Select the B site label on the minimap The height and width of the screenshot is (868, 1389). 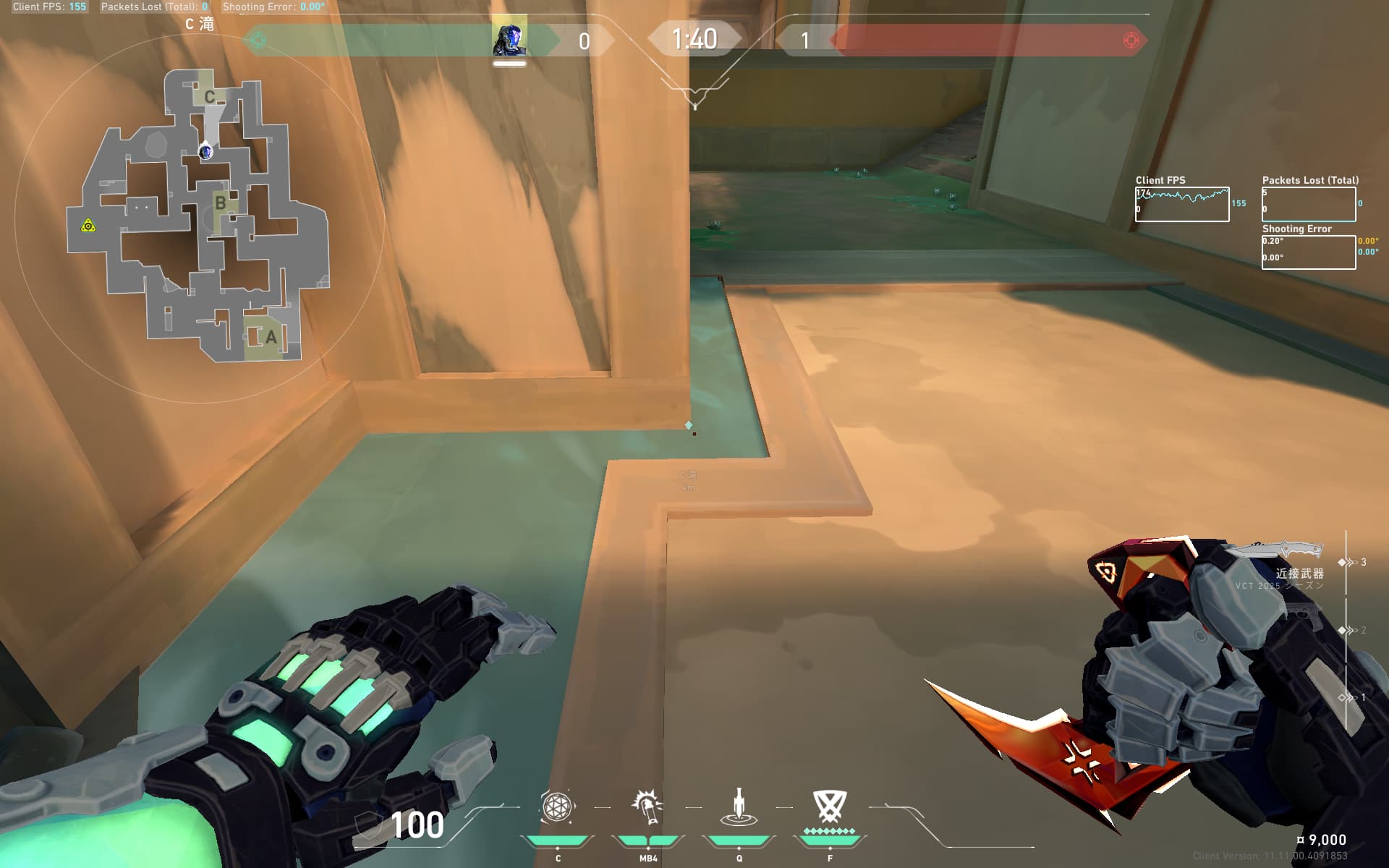coord(220,203)
